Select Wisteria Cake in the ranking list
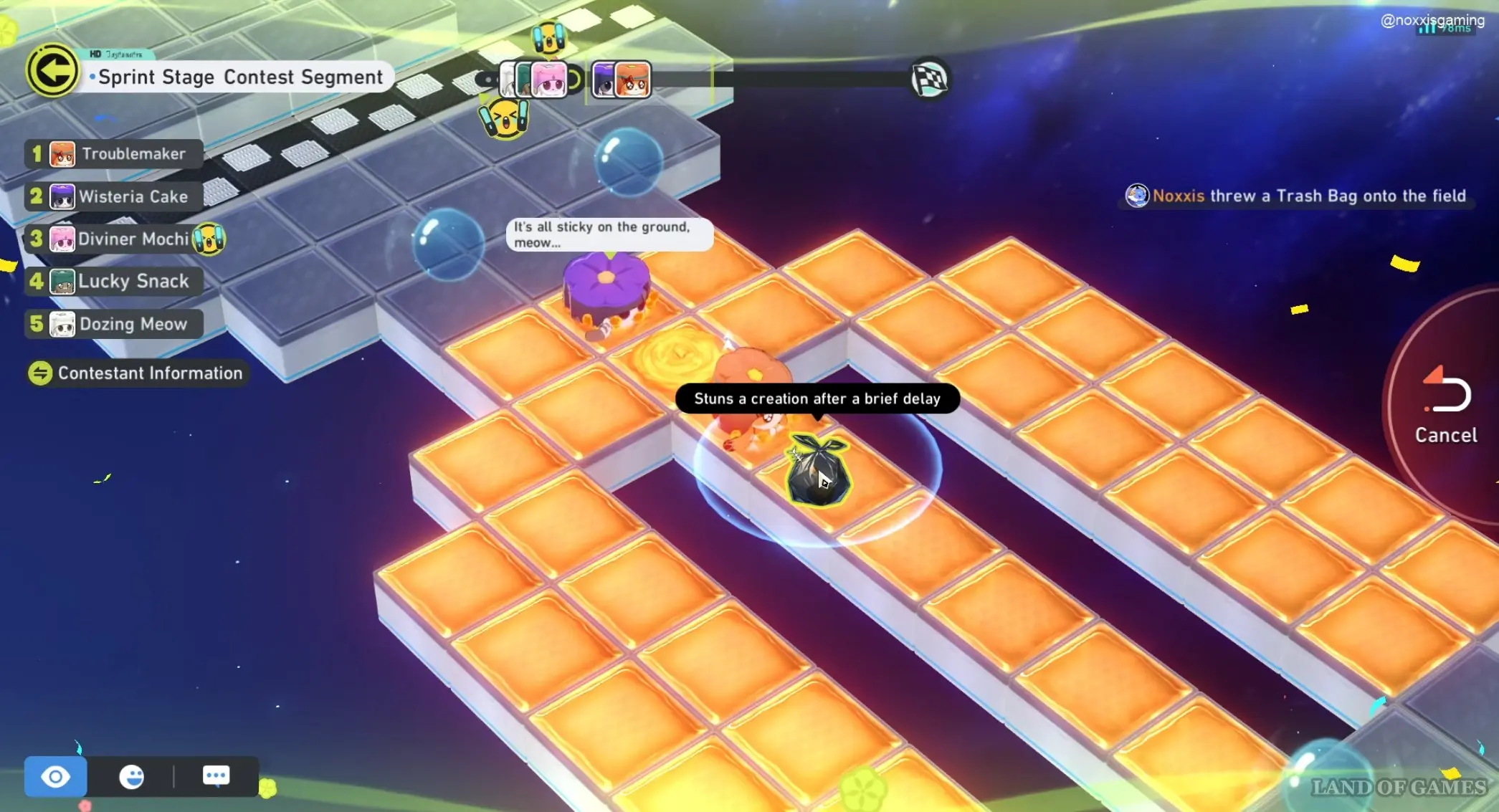Viewport: 1499px width, 812px height. coord(115,196)
